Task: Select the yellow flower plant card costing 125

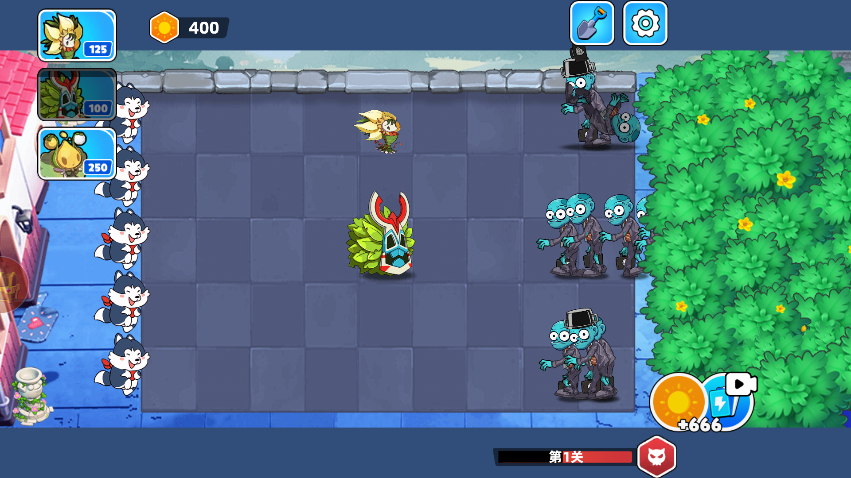Action: (77, 35)
